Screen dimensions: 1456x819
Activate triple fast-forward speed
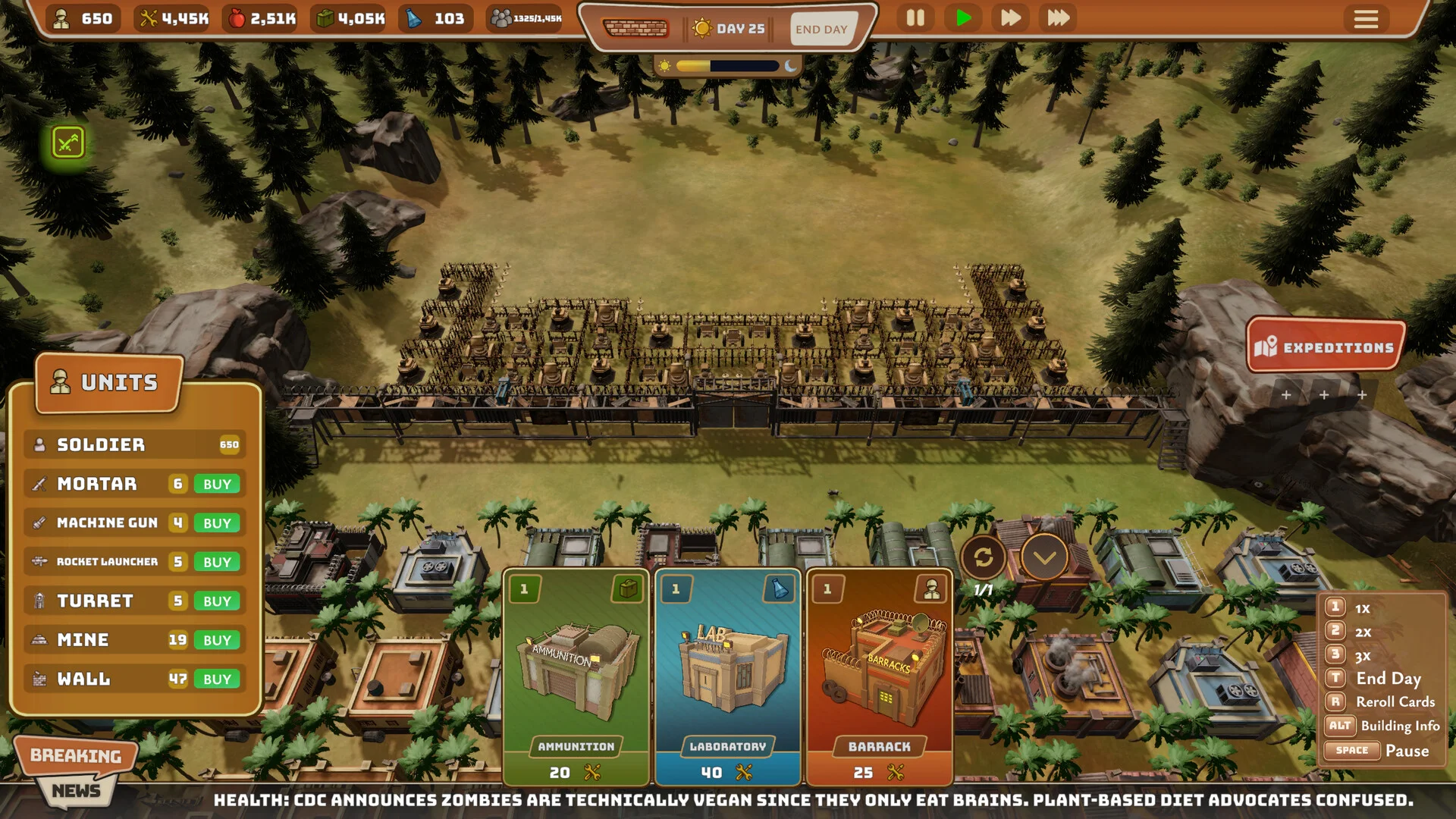tap(1059, 18)
